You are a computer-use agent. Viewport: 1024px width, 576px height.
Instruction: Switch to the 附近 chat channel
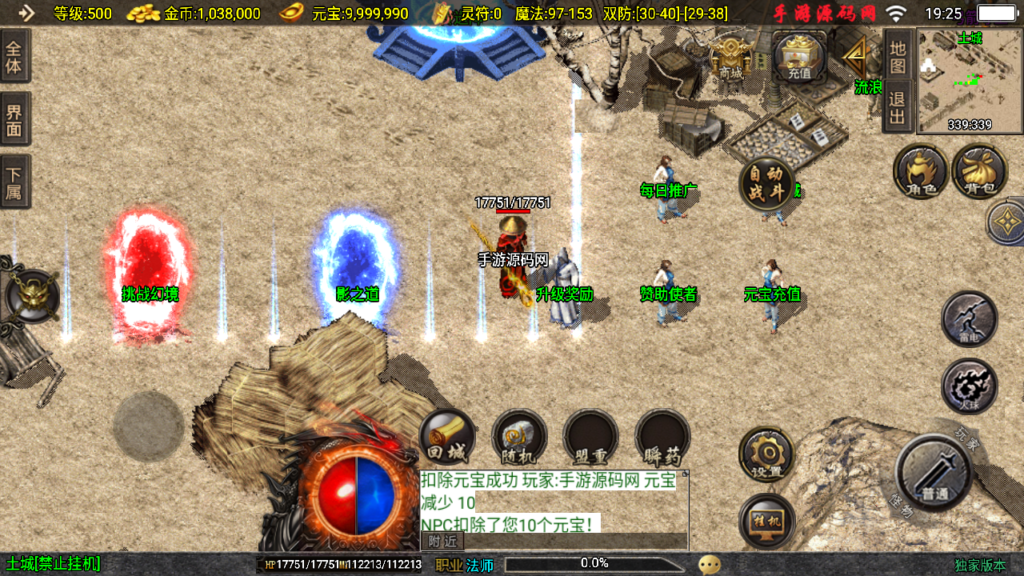443,541
